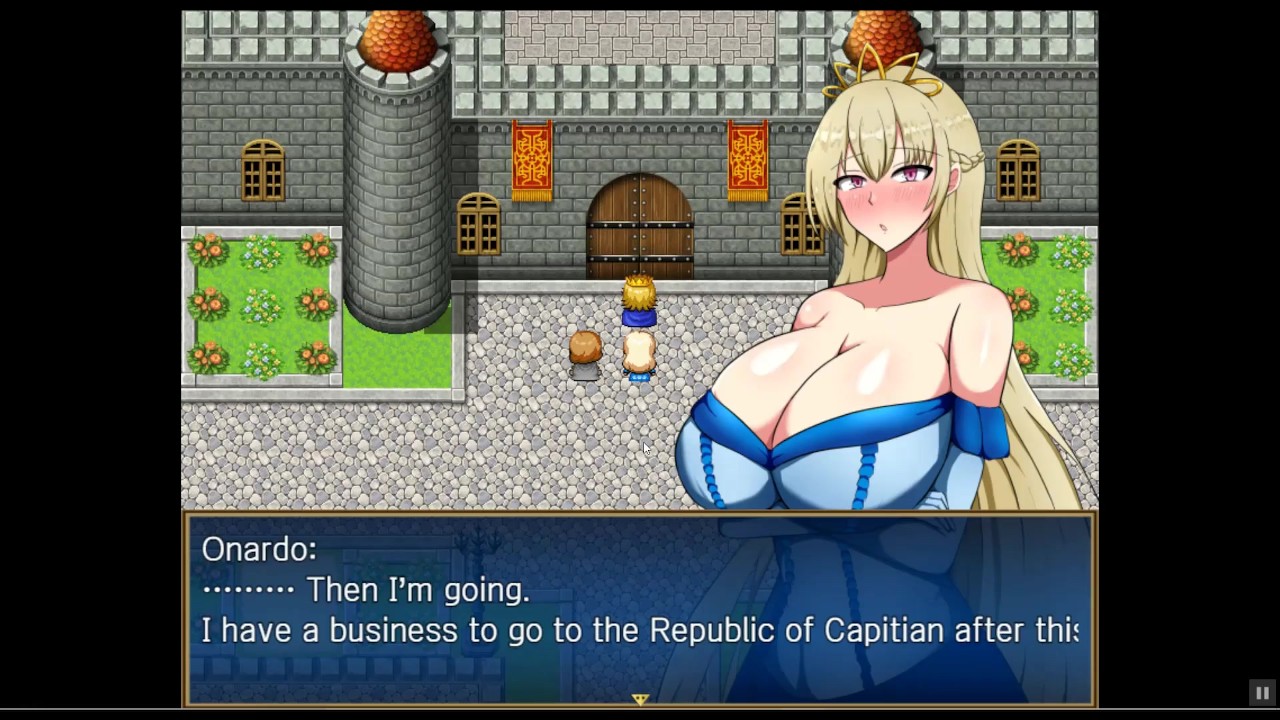This screenshot has height=720, width=1280.
Task: Click the barred window on the far left wall
Action: [262, 170]
